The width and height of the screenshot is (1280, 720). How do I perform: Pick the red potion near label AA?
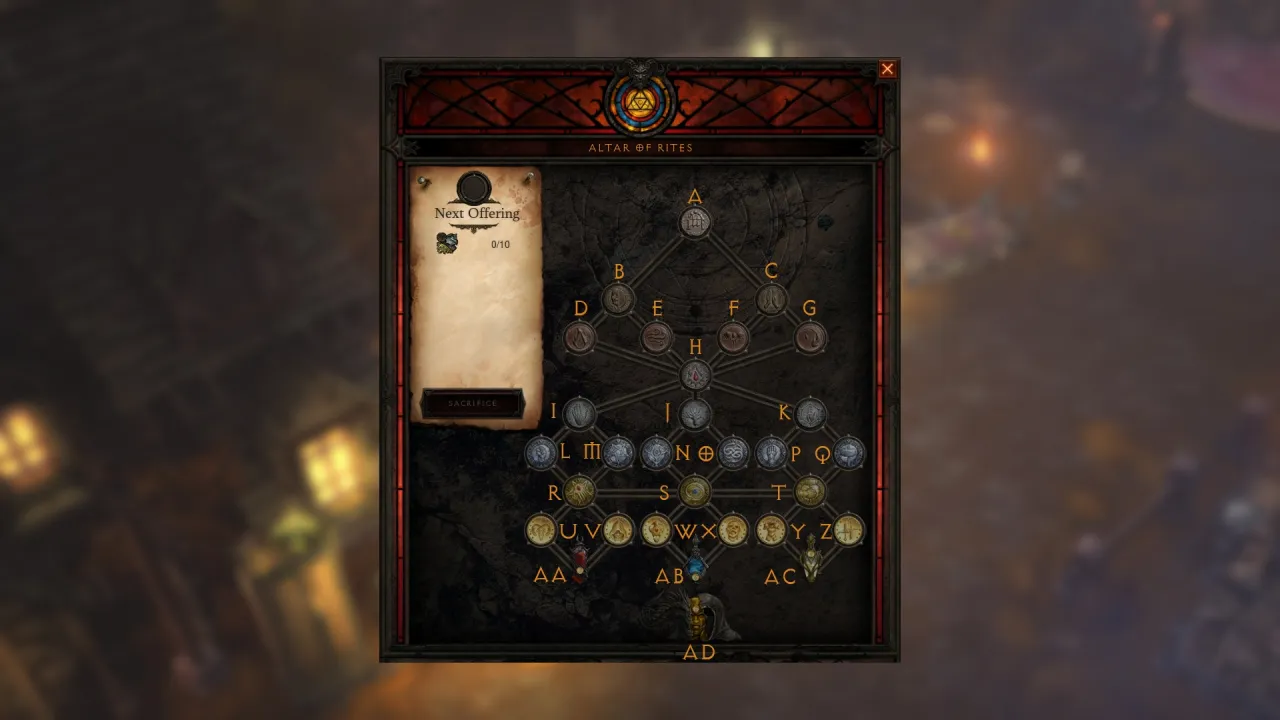coord(580,558)
